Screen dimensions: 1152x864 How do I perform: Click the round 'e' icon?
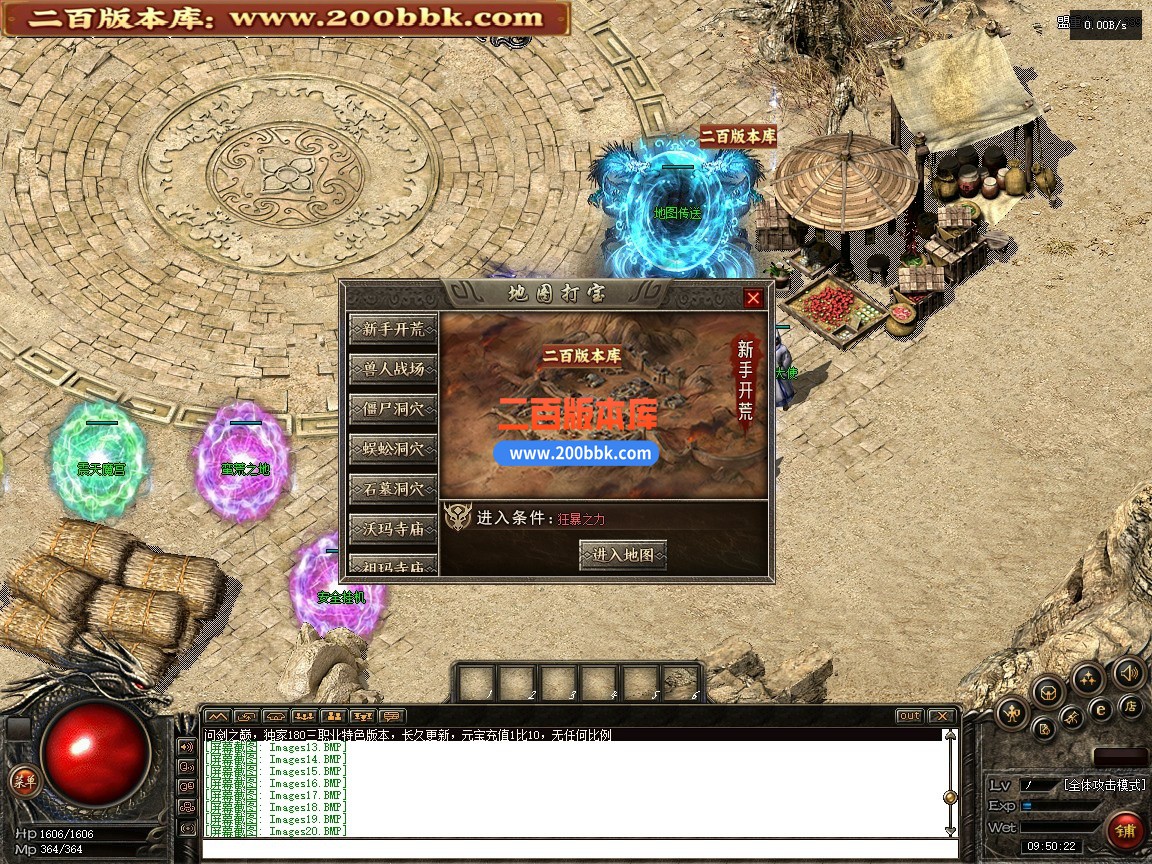click(x=1101, y=710)
